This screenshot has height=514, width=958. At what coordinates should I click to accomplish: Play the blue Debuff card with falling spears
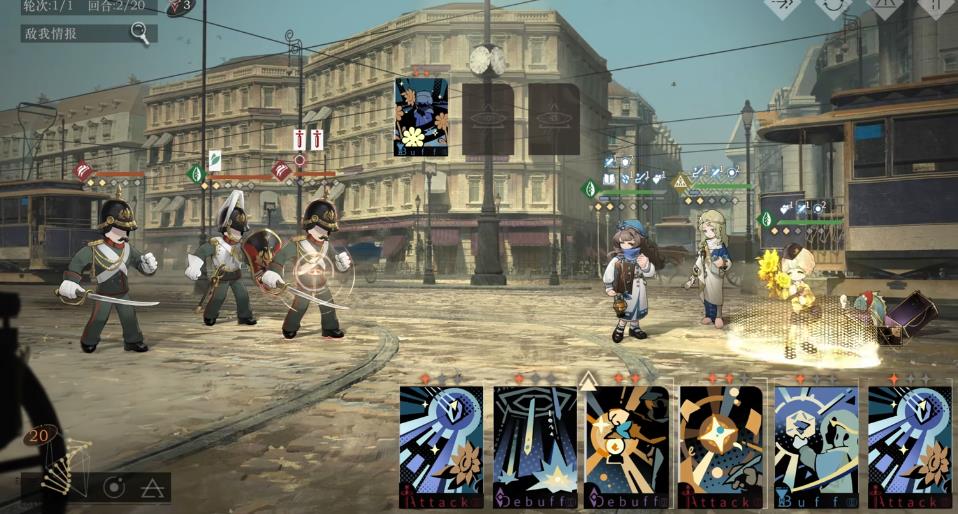click(535, 447)
